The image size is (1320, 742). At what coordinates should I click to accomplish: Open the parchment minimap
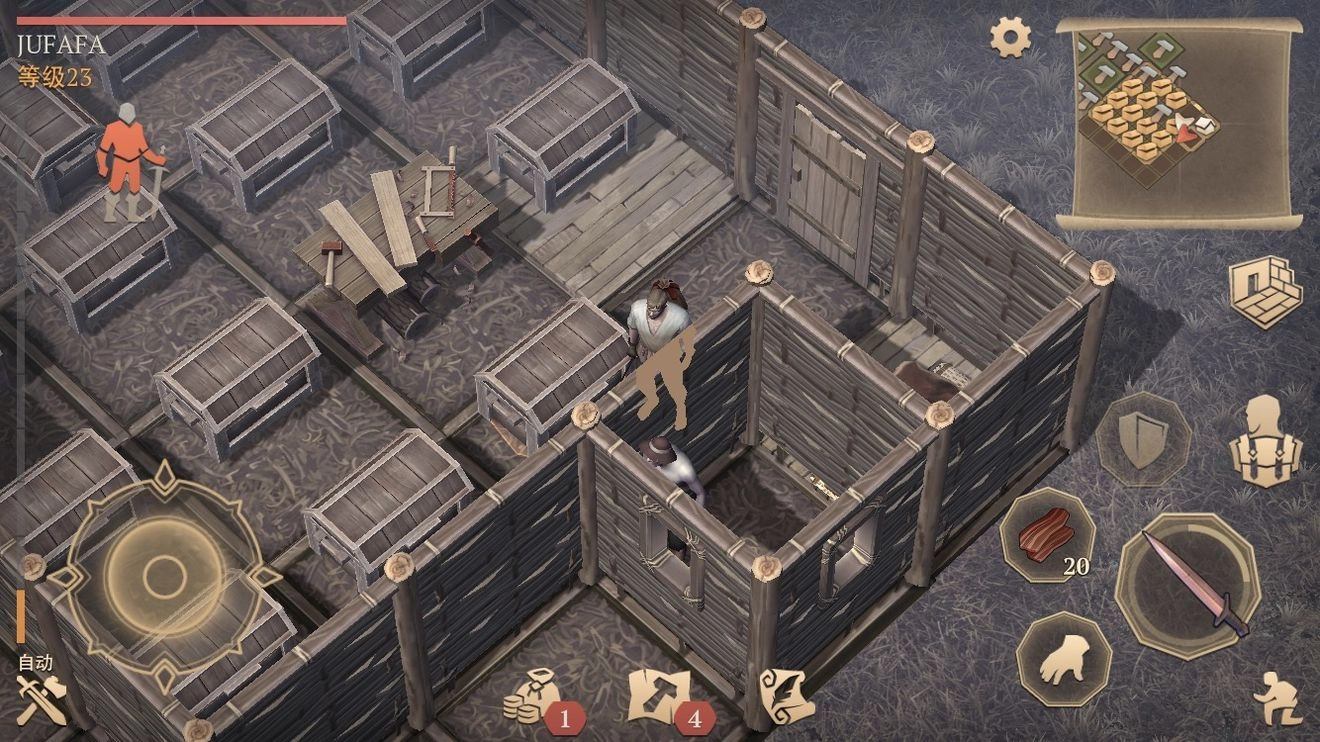click(x=1179, y=122)
